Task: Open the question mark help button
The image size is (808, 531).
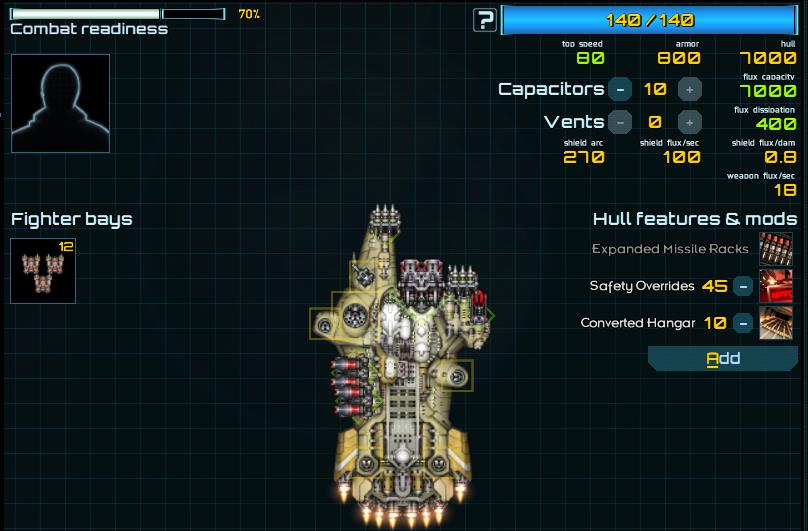Action: tap(485, 19)
